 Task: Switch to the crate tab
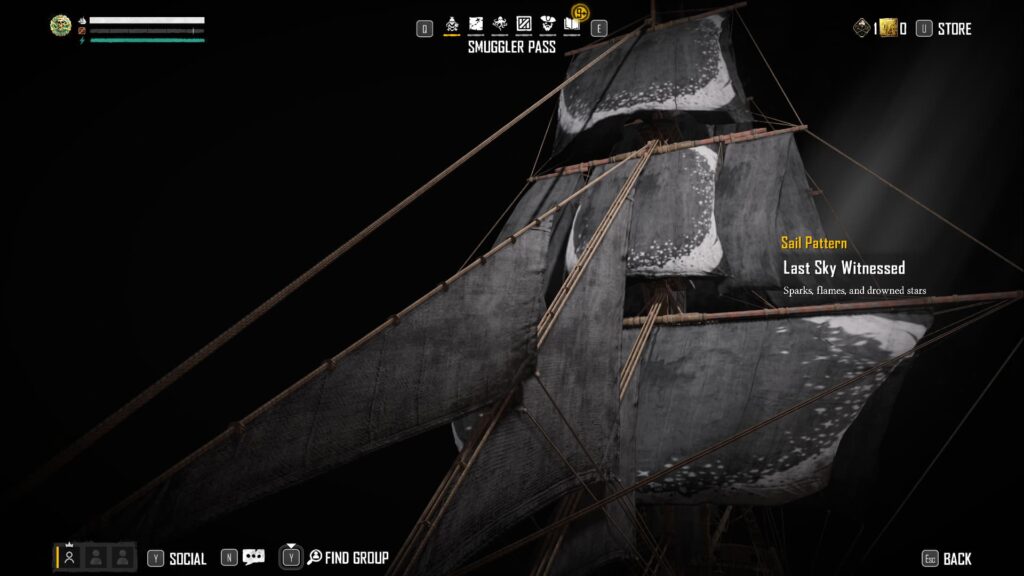point(523,24)
